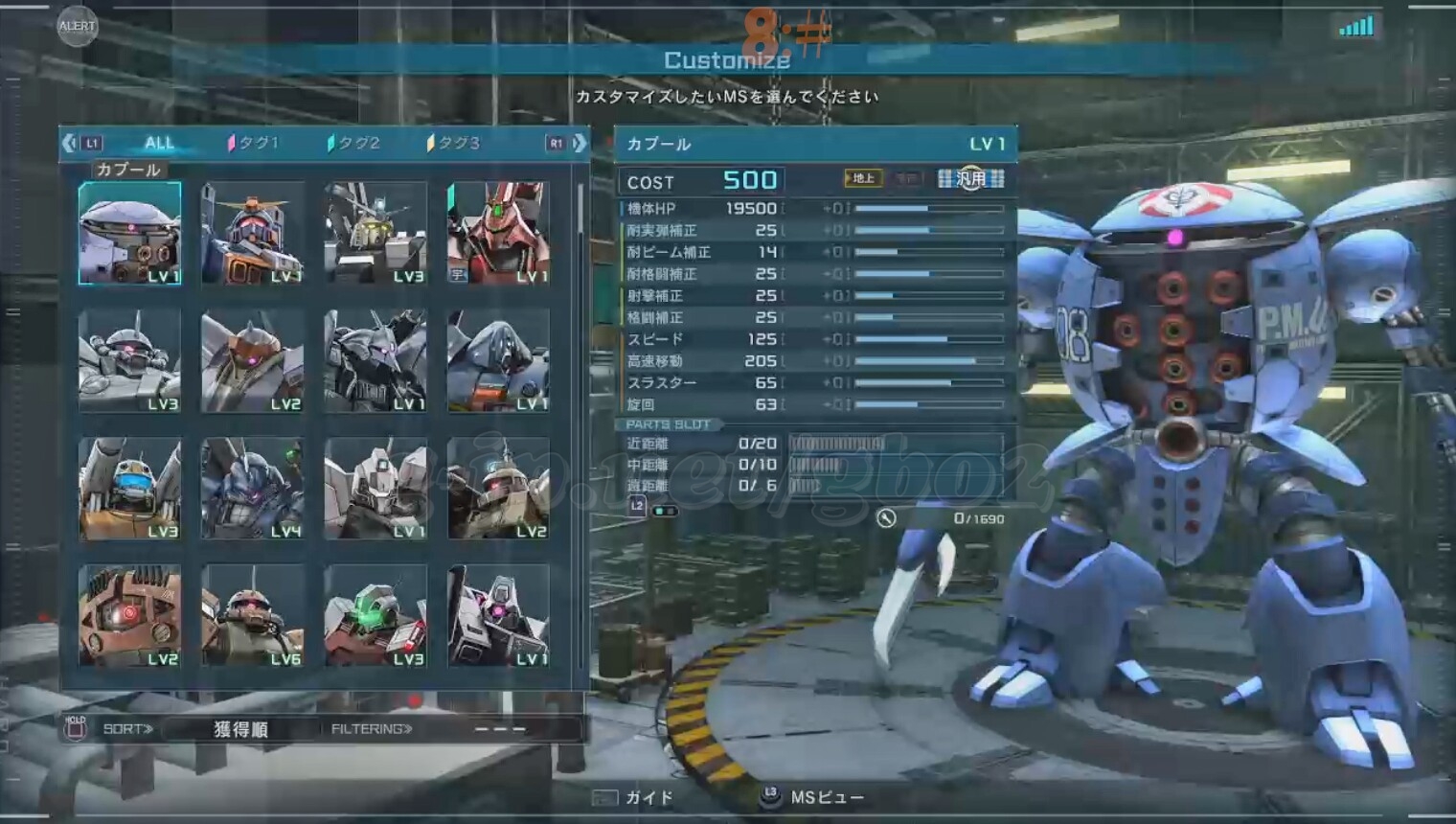Select the yellow タグ3 tab

(x=454, y=143)
